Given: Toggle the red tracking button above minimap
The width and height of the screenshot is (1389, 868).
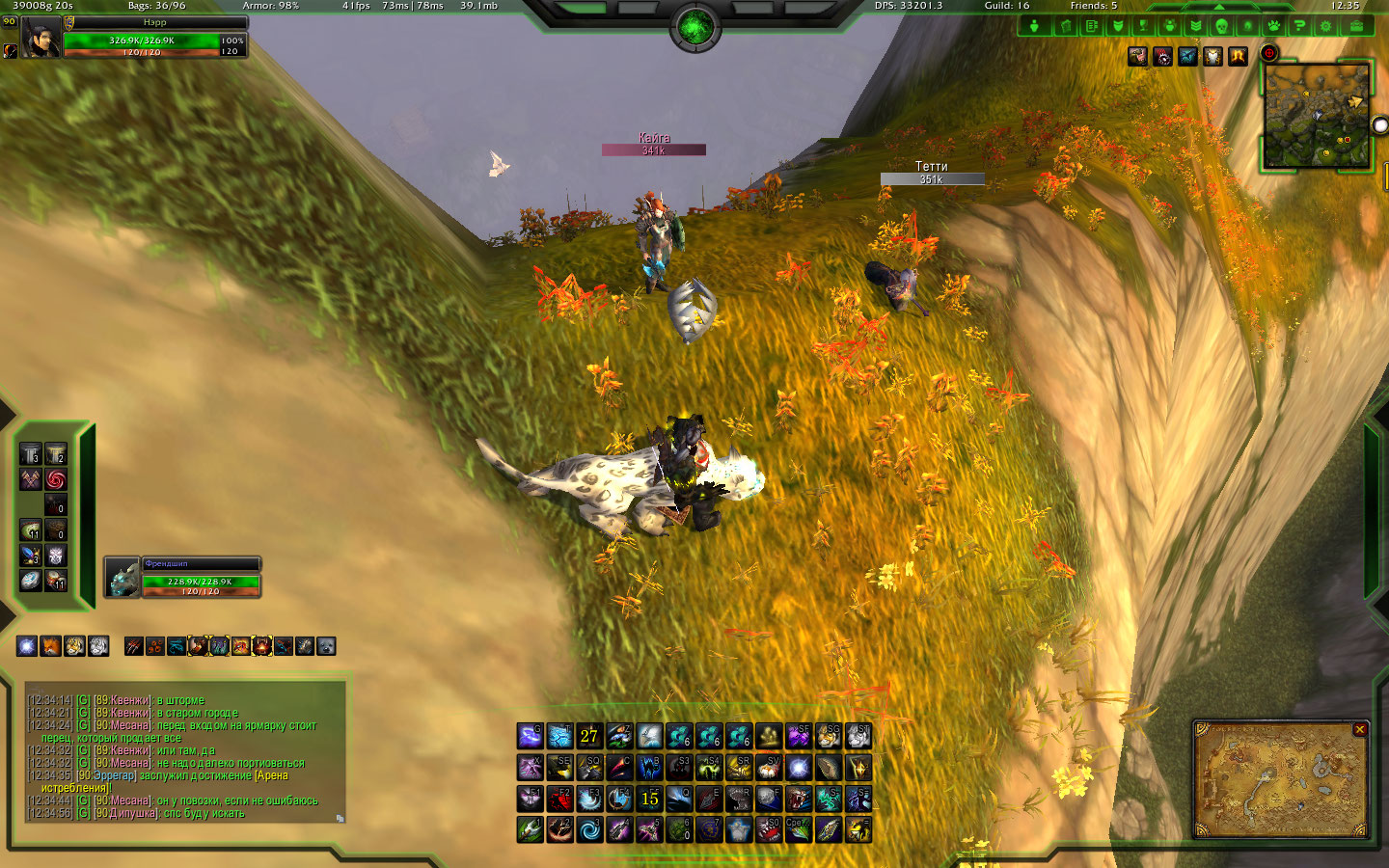Looking at the screenshot, I should coord(1268,54).
